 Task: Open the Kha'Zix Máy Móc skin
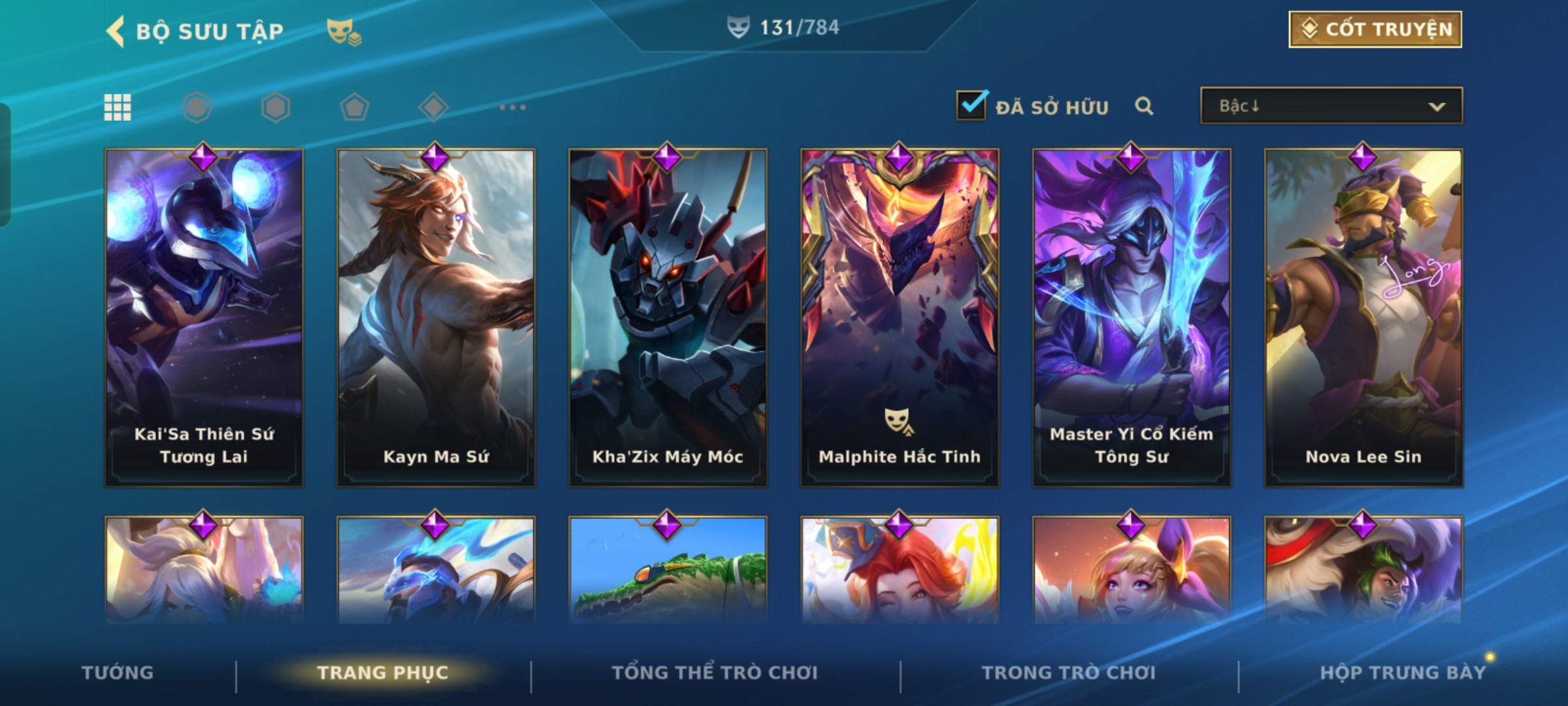tap(668, 318)
